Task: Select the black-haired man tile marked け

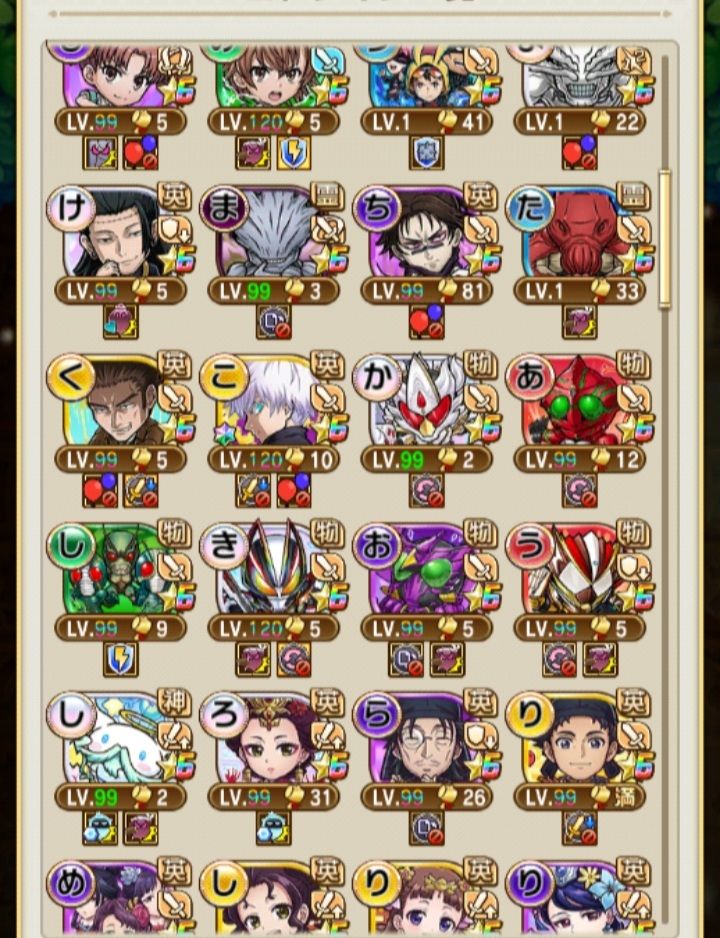Action: click(119, 237)
